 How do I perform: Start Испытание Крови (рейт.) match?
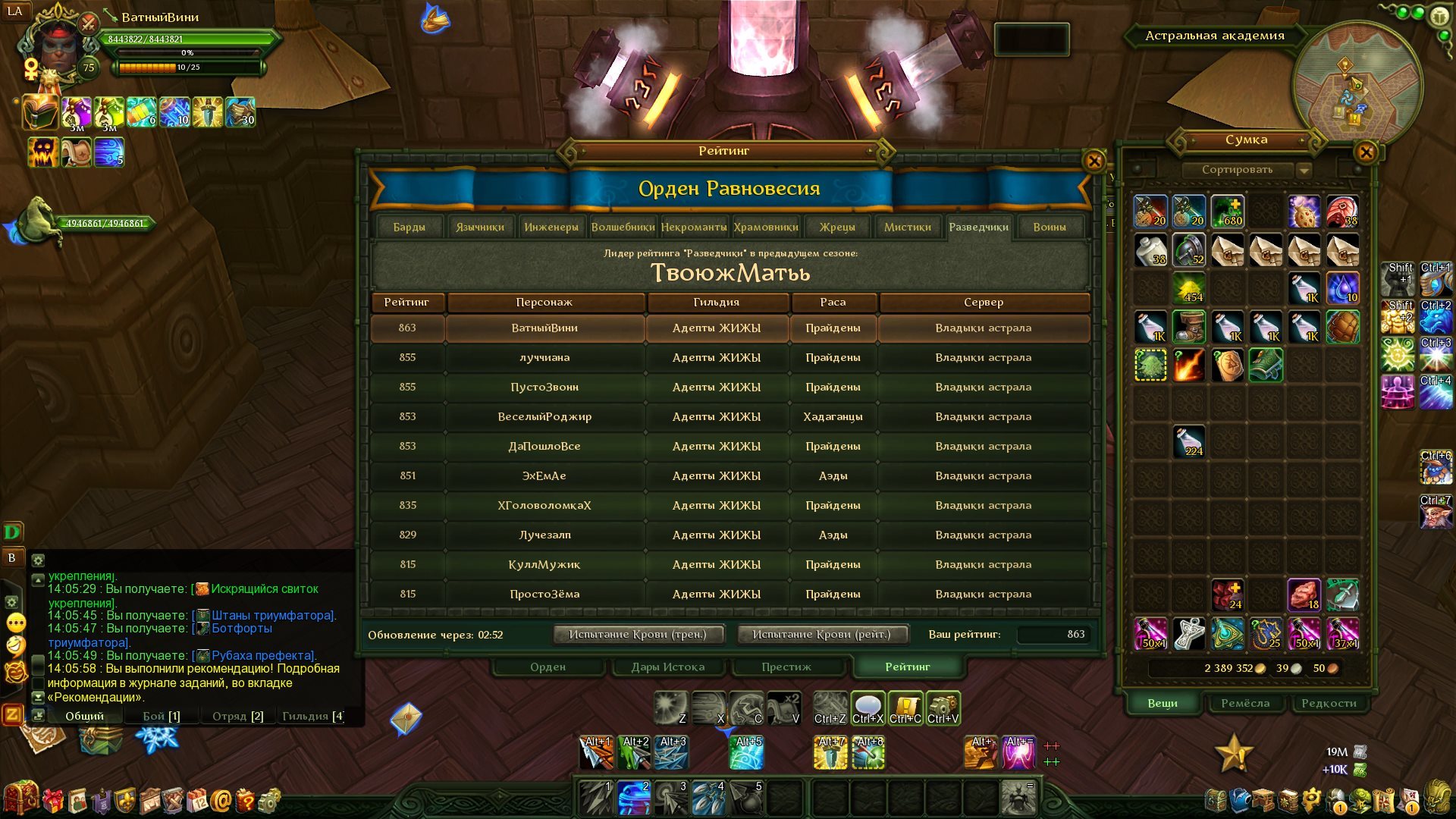tap(821, 634)
